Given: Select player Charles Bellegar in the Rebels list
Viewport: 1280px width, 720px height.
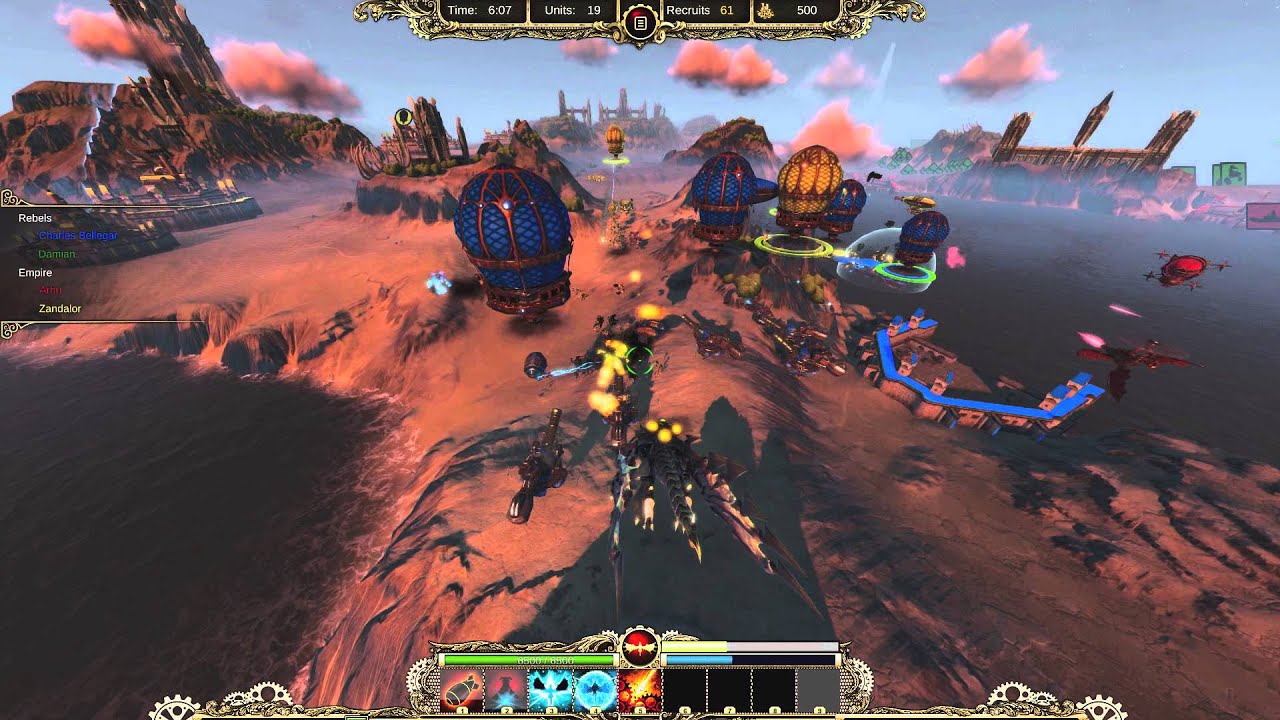Looking at the screenshot, I should coord(78,236).
